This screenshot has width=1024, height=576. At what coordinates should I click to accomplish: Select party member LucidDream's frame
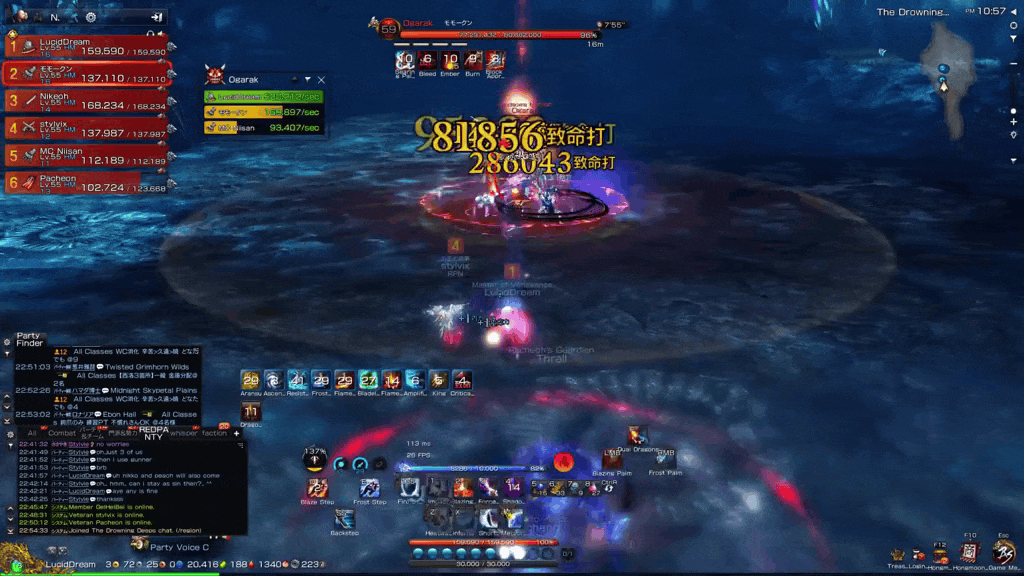click(88, 47)
